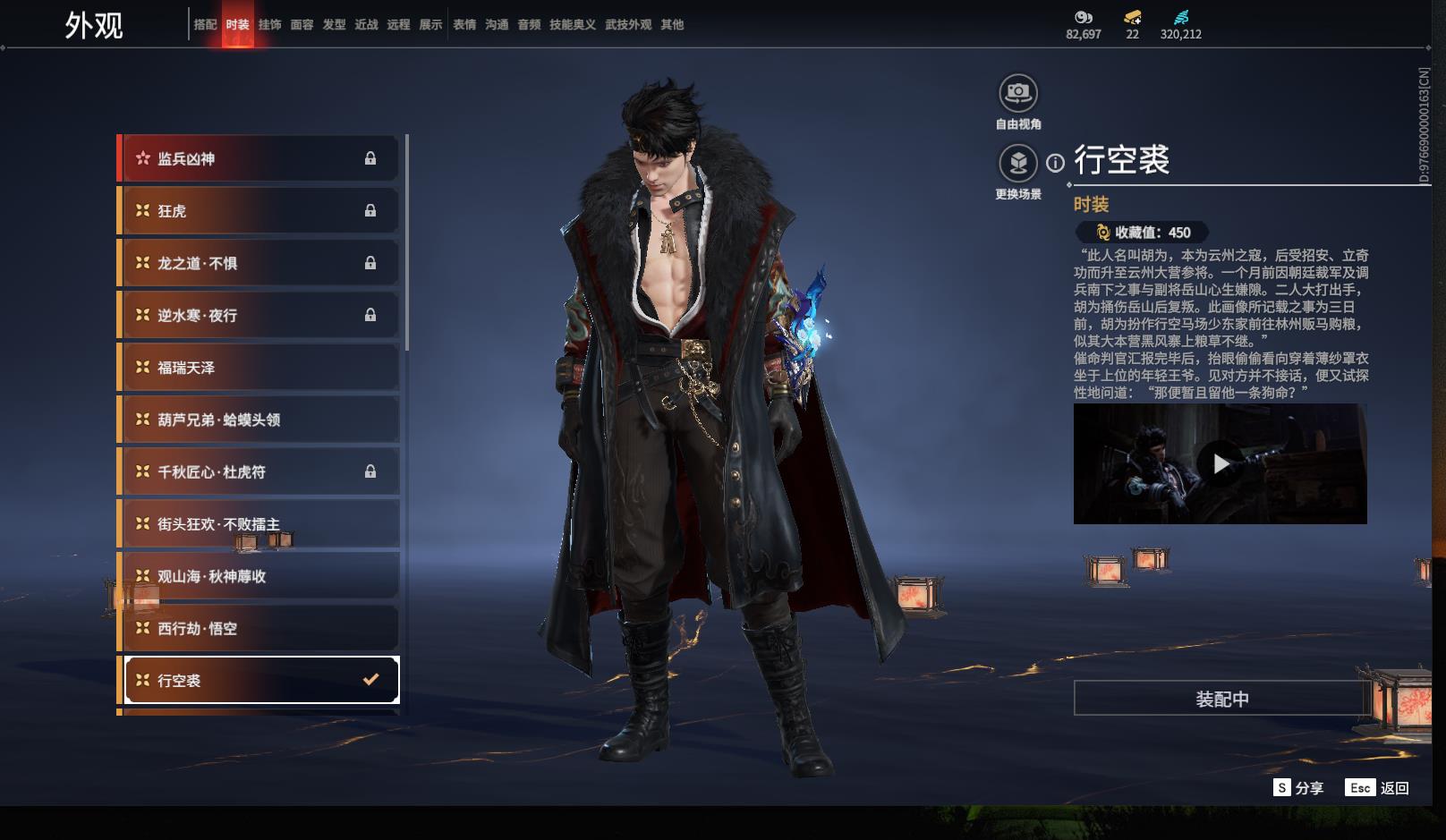Viewport: 1446px width, 840px height.
Task: Open the 技能奥义 tab
Action: coord(573,25)
